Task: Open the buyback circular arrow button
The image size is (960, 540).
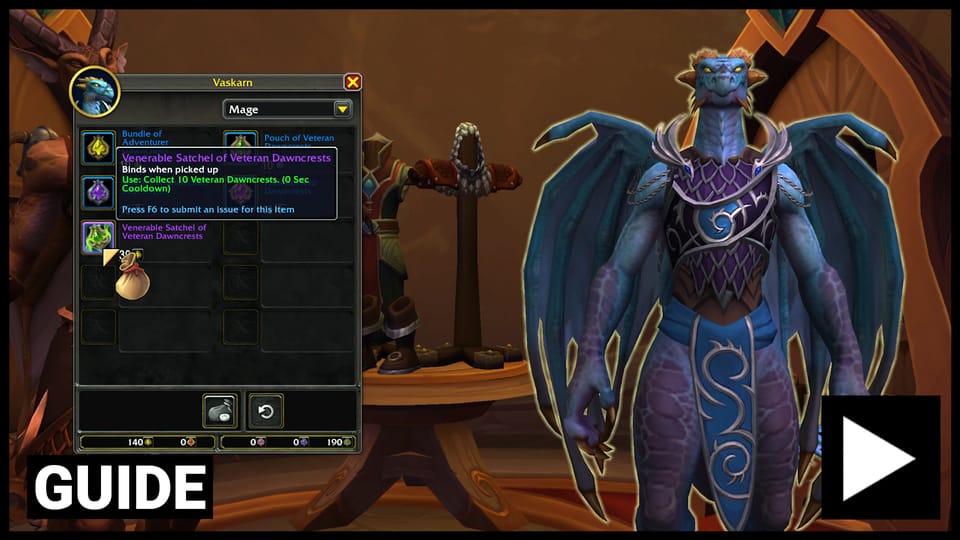Action: pyautogui.click(x=266, y=411)
